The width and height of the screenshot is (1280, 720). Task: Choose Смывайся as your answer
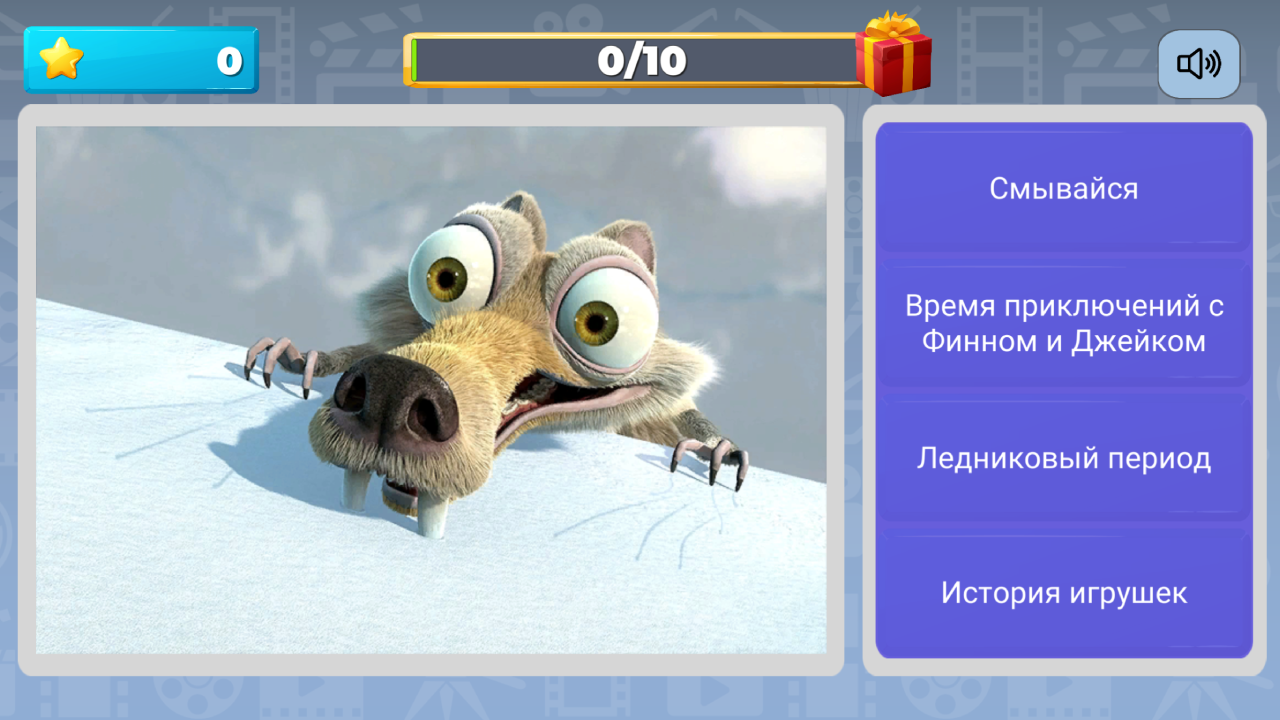(x=1063, y=188)
